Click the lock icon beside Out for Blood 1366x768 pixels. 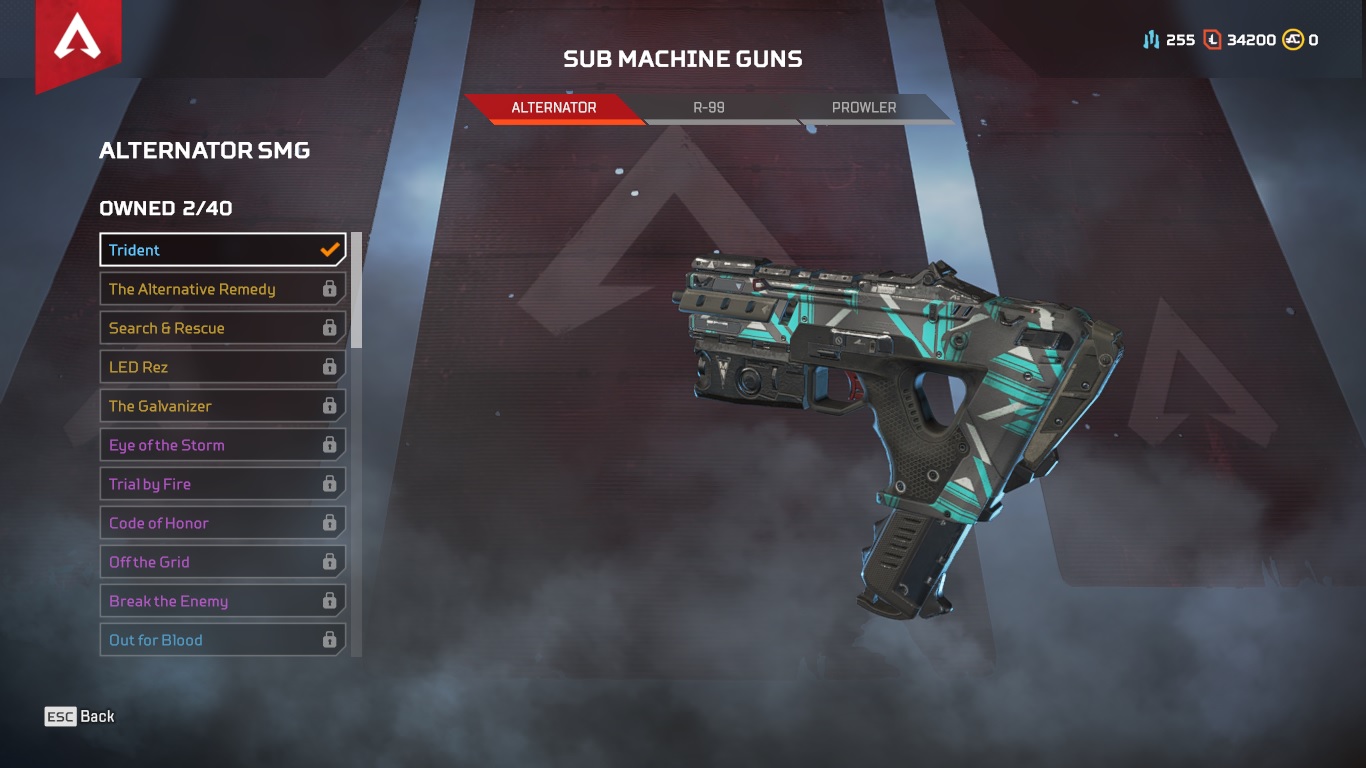330,640
